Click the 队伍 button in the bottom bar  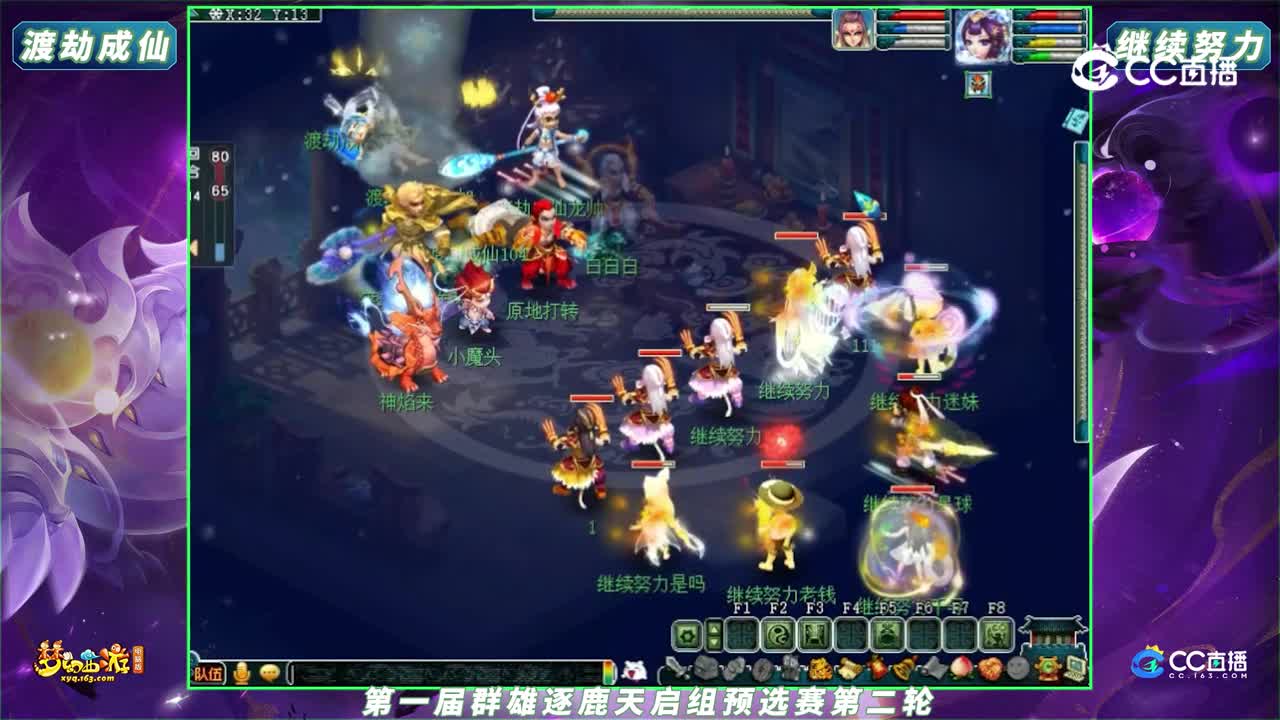(x=208, y=671)
